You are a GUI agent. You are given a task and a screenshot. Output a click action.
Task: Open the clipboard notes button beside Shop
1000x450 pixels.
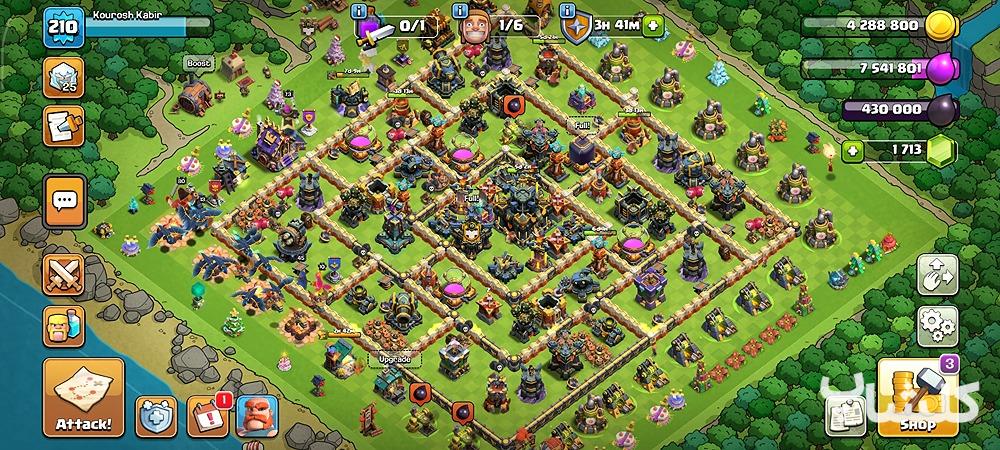click(846, 415)
